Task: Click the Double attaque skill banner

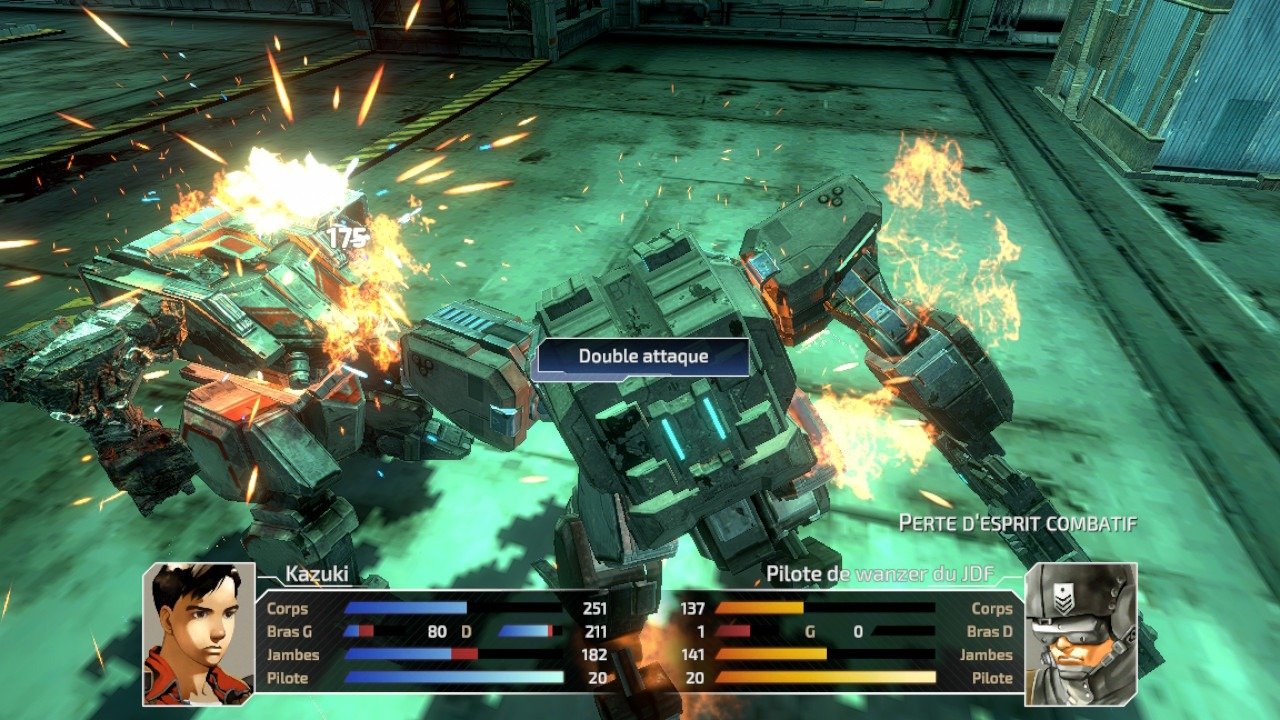Action: pyautogui.click(x=642, y=357)
